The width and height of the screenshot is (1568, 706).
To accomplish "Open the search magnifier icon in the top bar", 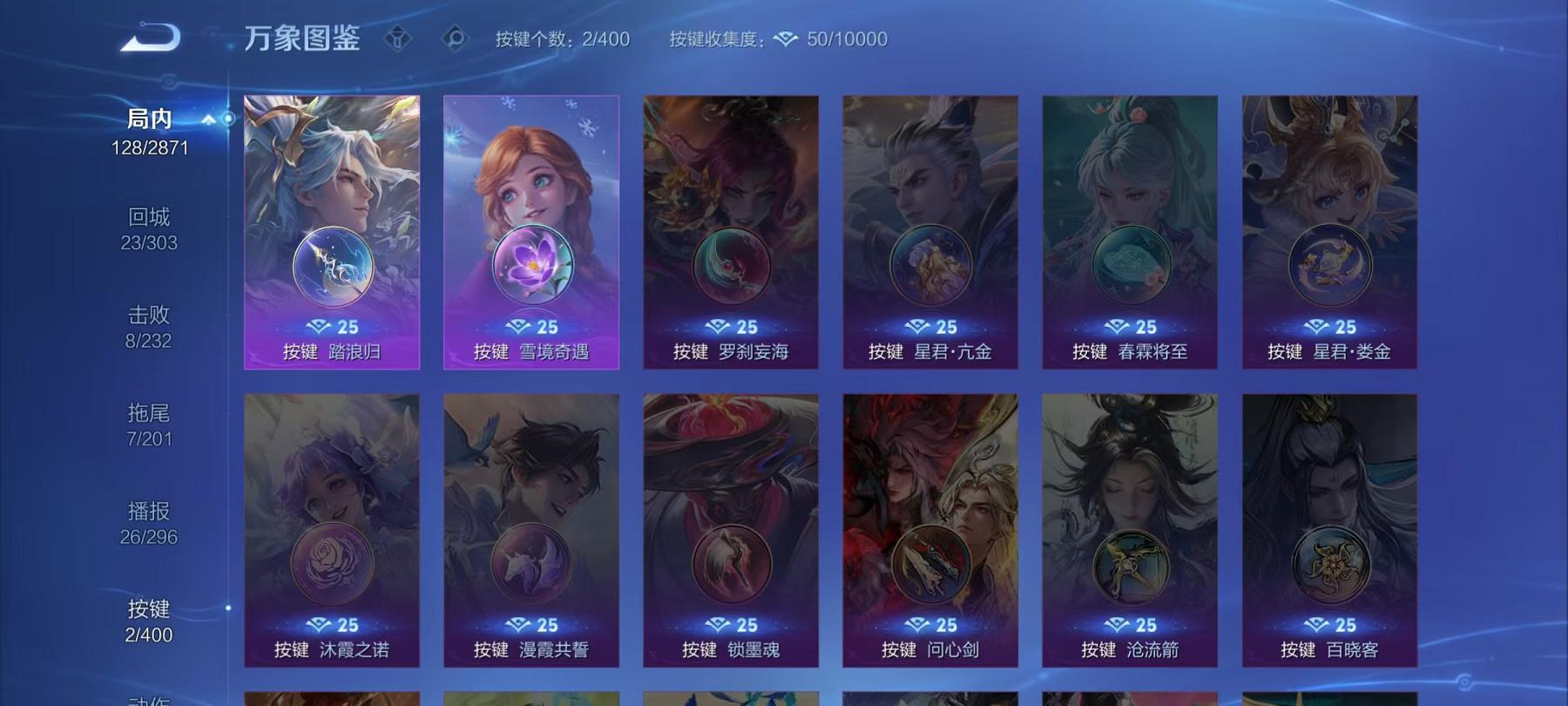I will pos(452,38).
